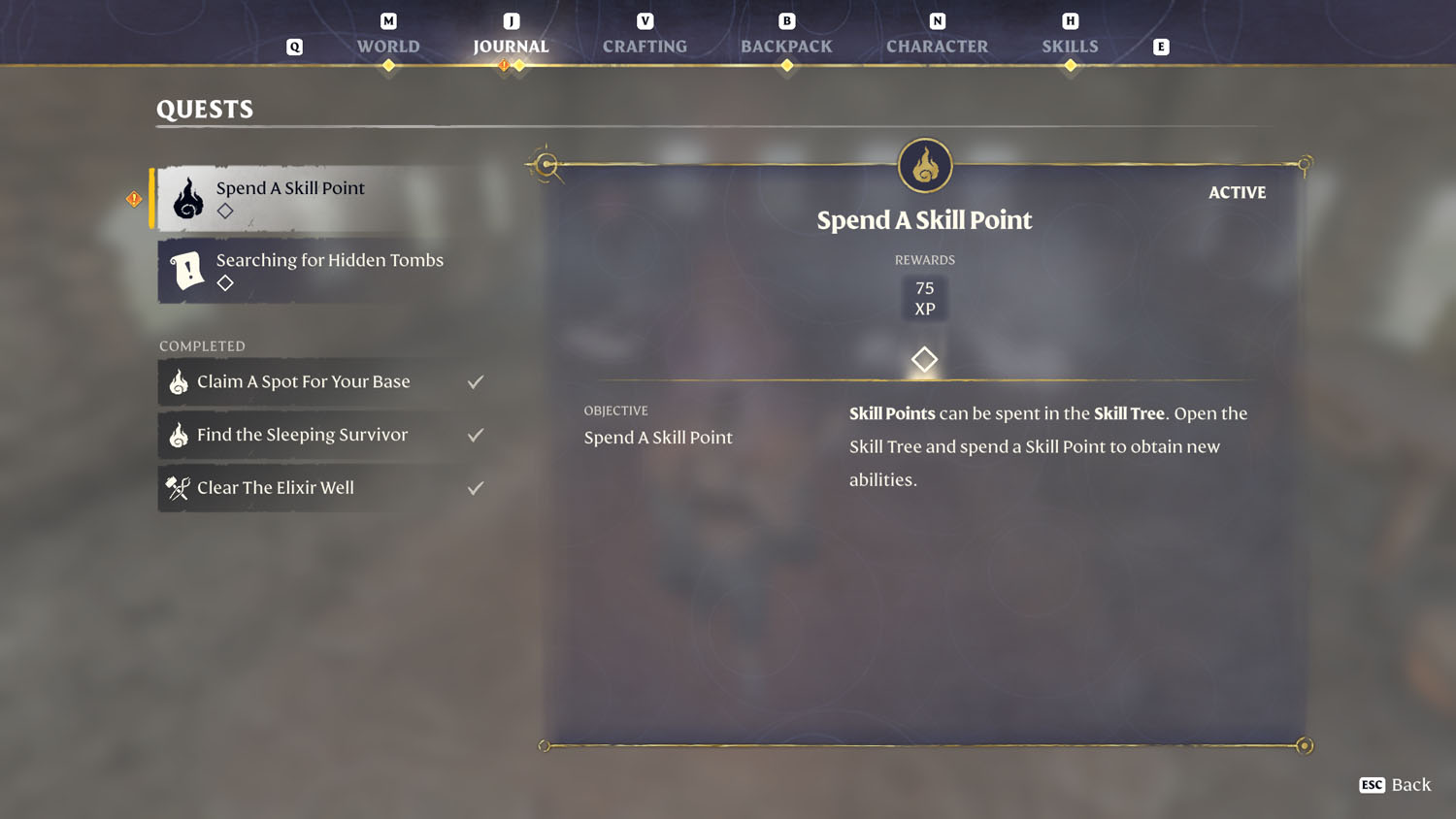Expand the diamond under Searching for Hidden Tombs

coord(224,283)
